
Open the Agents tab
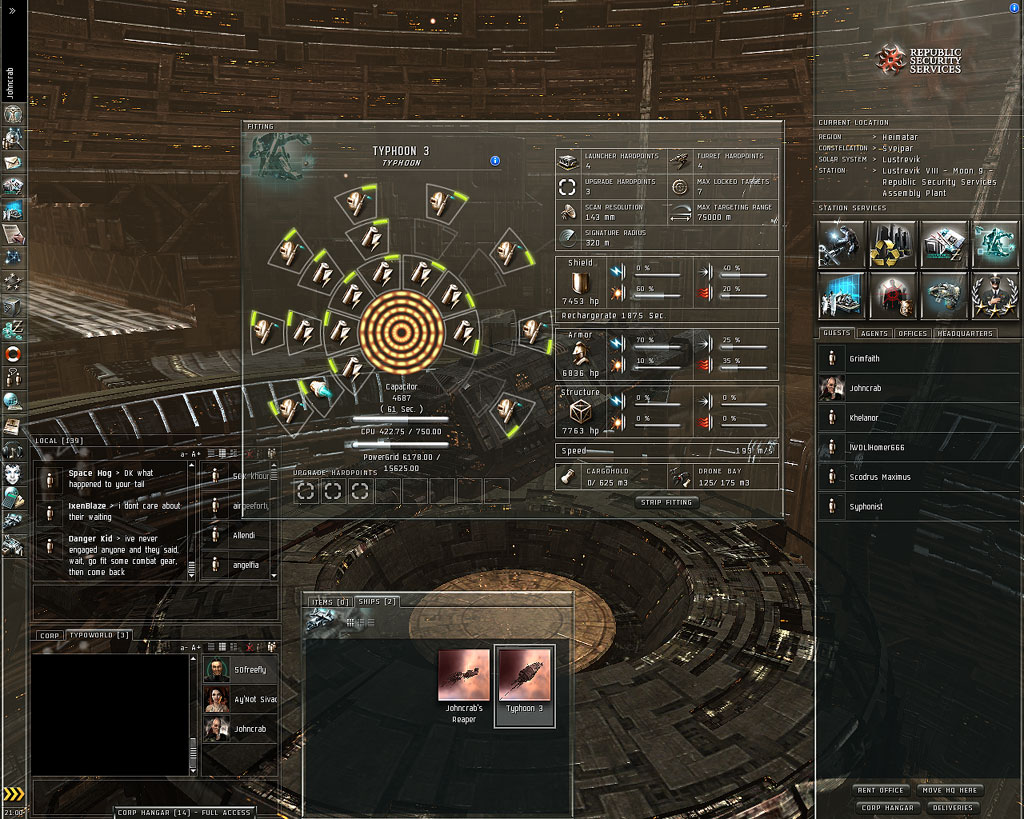pyautogui.click(x=874, y=333)
